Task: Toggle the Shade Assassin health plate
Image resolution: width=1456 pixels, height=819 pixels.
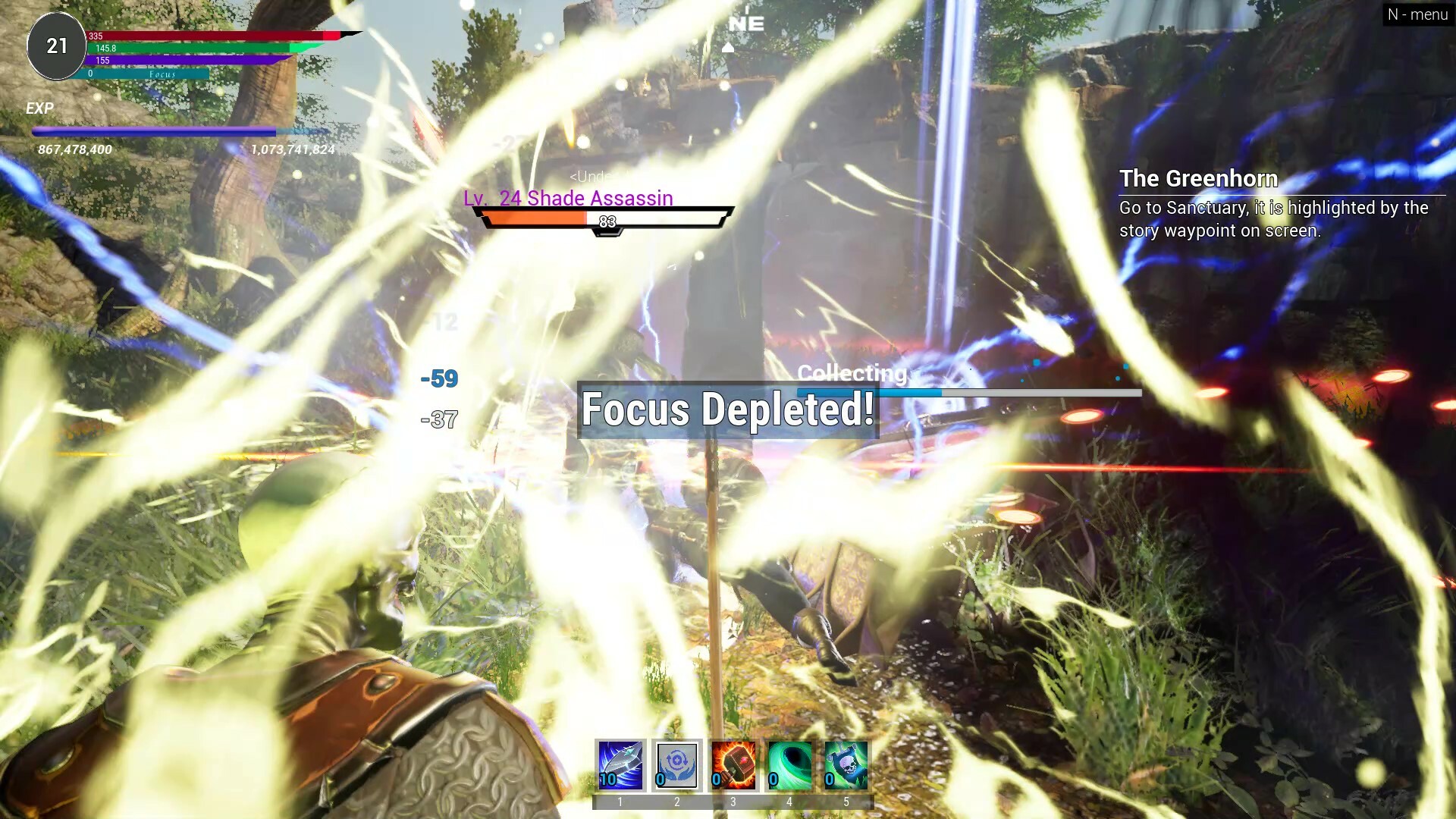Action: click(x=603, y=219)
